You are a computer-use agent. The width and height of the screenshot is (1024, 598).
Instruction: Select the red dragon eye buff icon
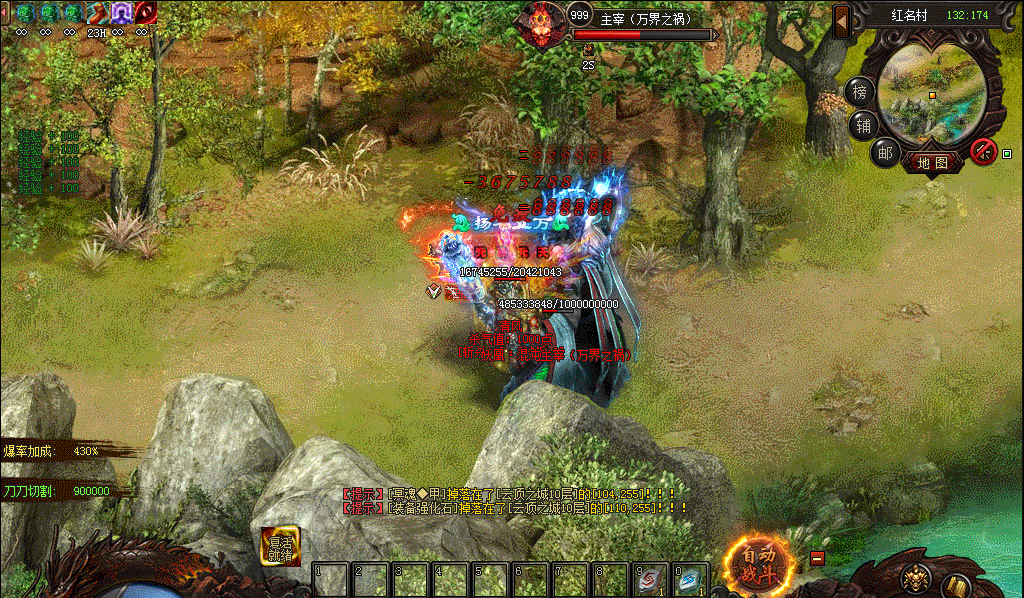tap(146, 12)
